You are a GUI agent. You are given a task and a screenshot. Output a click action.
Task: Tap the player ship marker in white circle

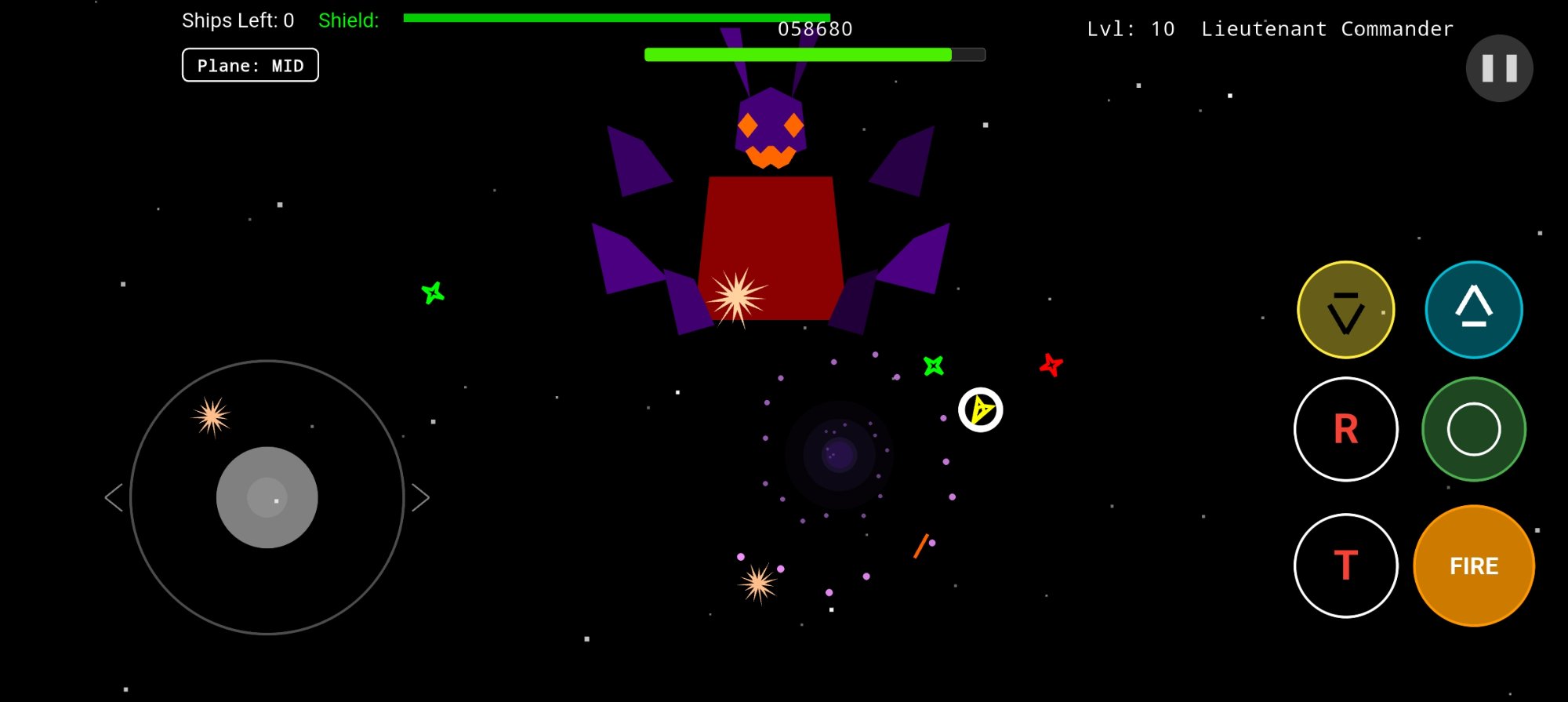pyautogui.click(x=981, y=410)
